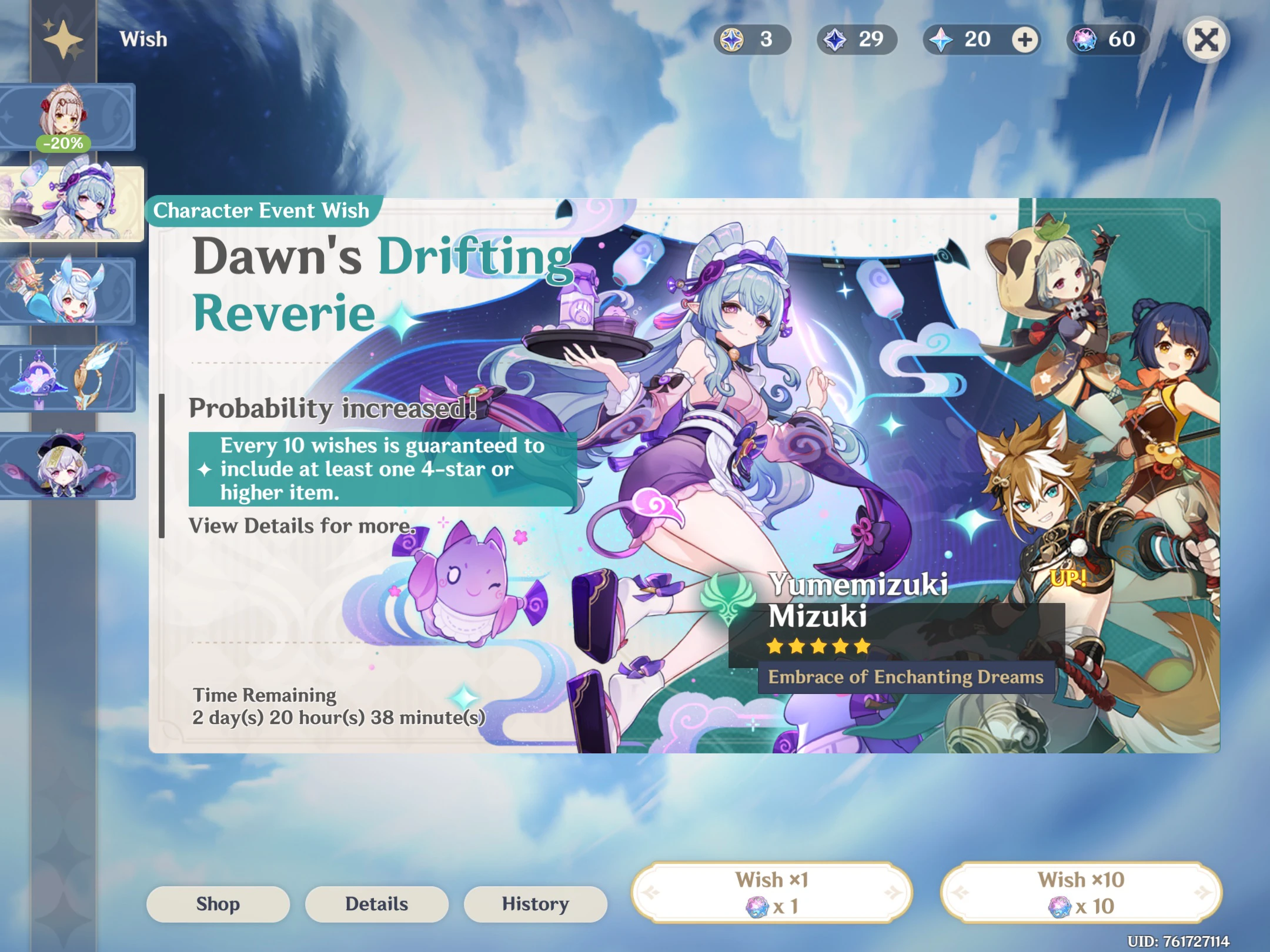The width and height of the screenshot is (1270, 952).
Task: Close the Wish screen
Action: 1206,39
